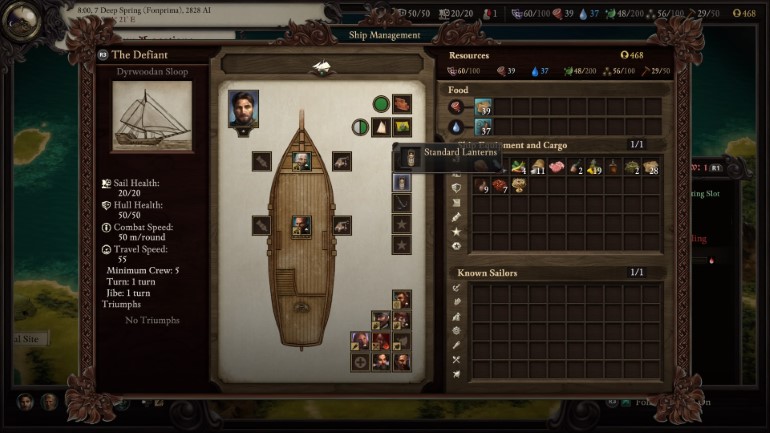770x433 pixels.
Task: Select the Standard Lanterns upgrade slot
Action: coord(402,183)
